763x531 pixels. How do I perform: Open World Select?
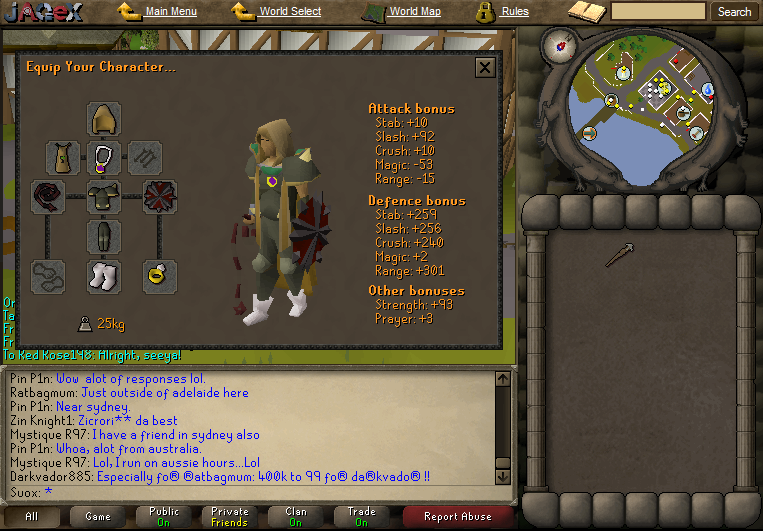290,12
